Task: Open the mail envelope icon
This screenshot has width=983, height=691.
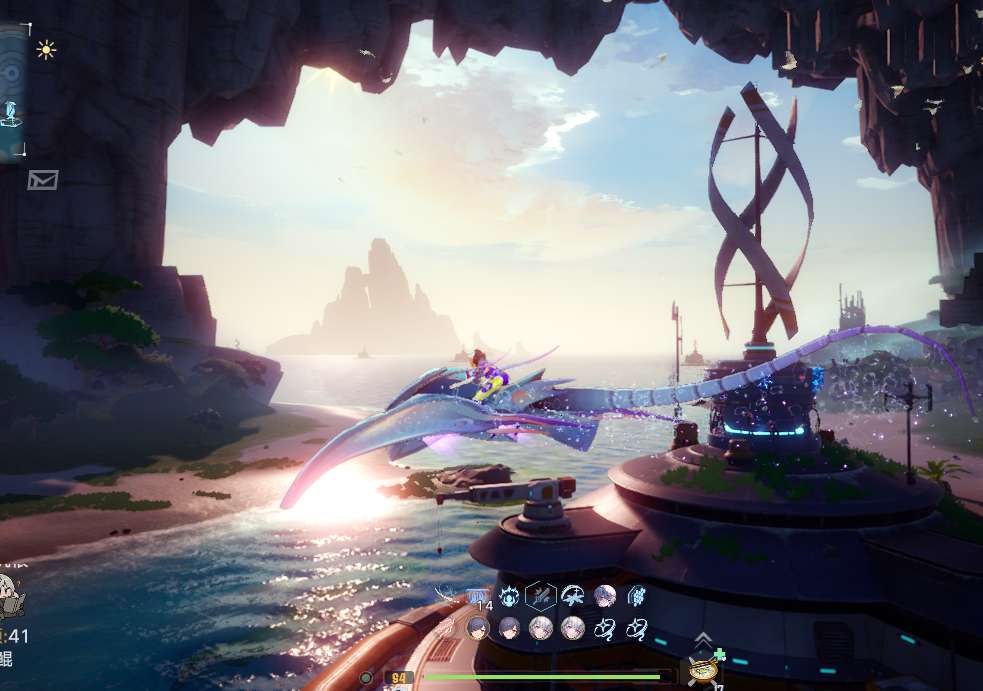Action: click(x=43, y=180)
